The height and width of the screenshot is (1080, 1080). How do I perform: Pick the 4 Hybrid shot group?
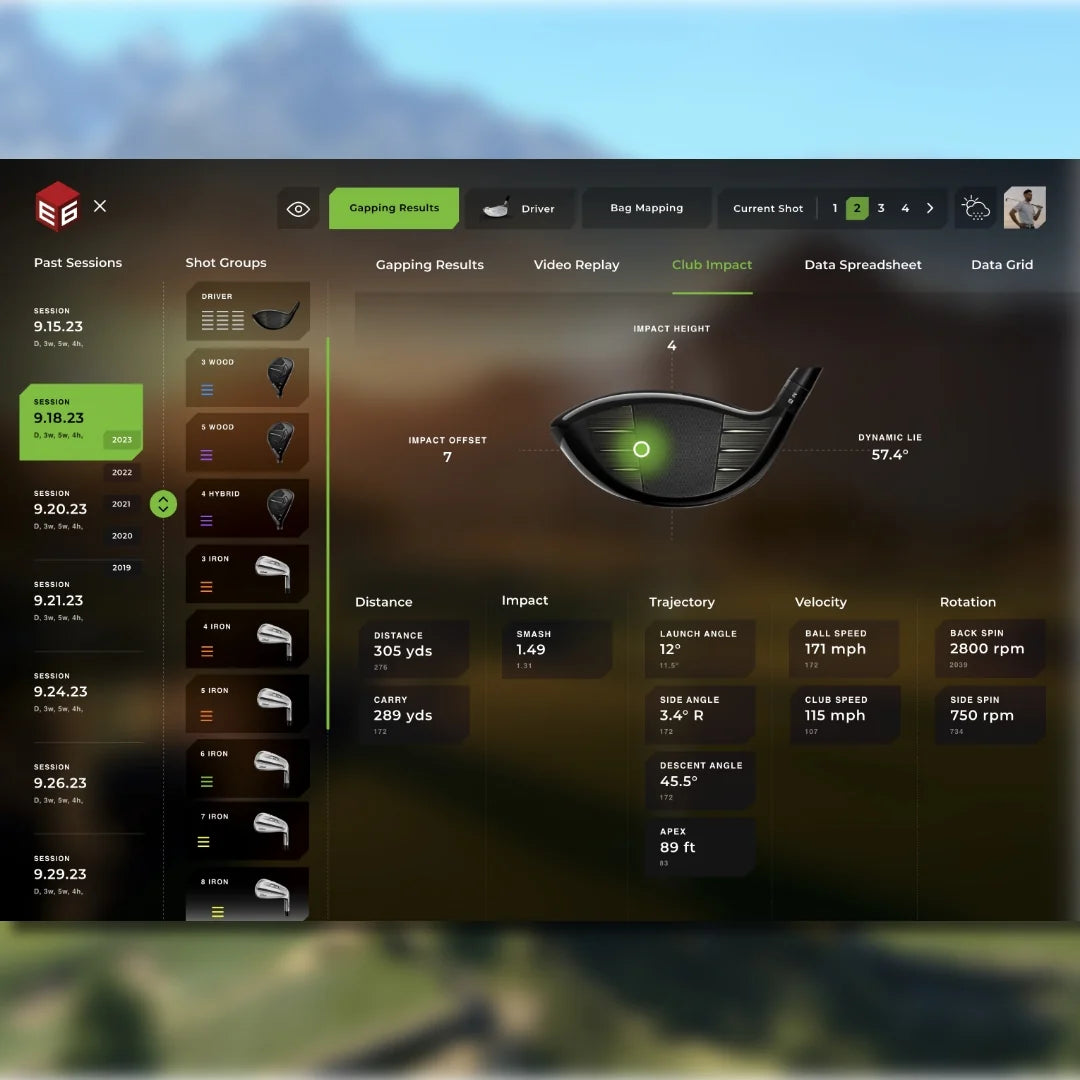tap(247, 508)
